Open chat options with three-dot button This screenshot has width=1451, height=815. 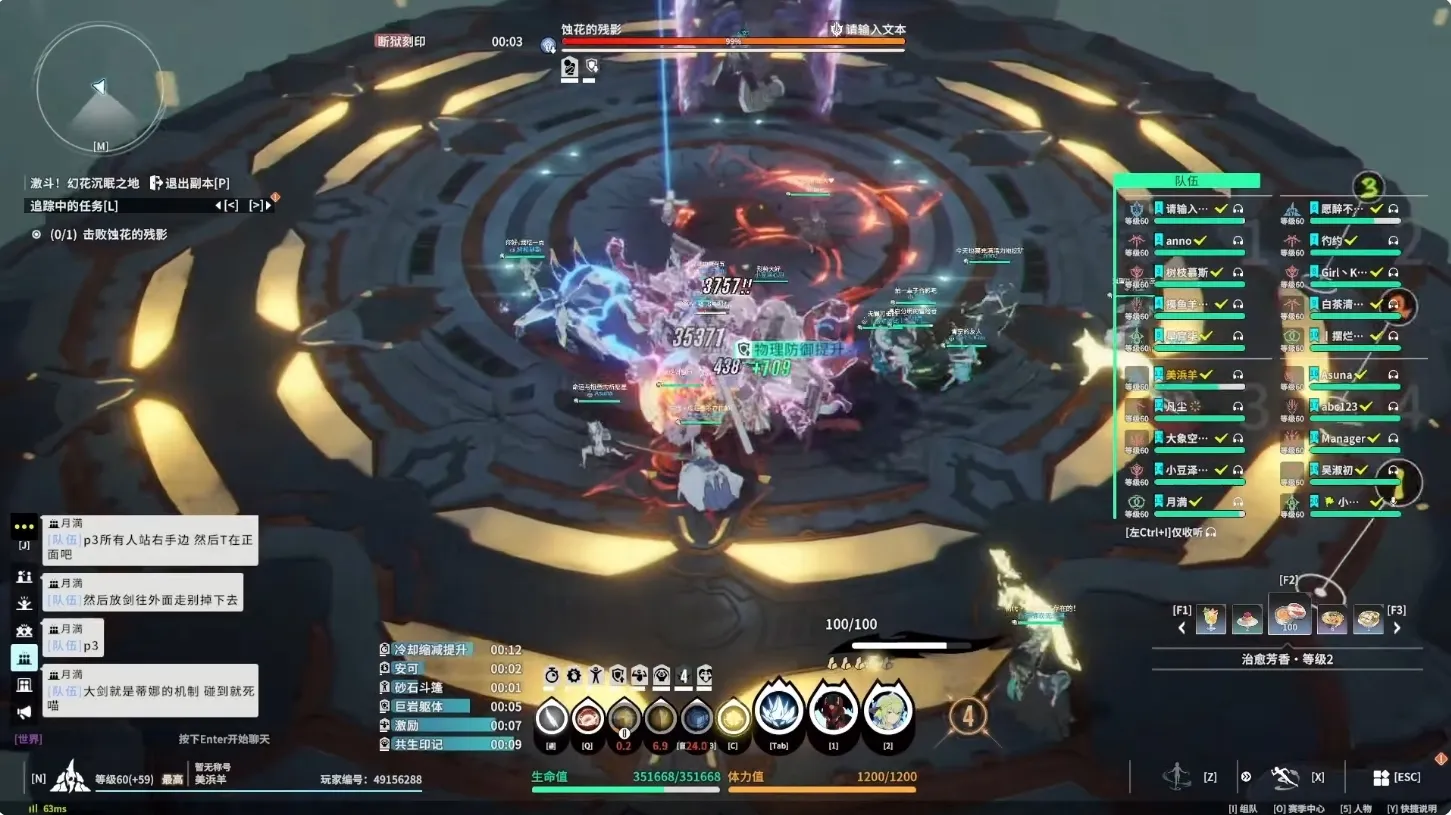click(x=24, y=526)
